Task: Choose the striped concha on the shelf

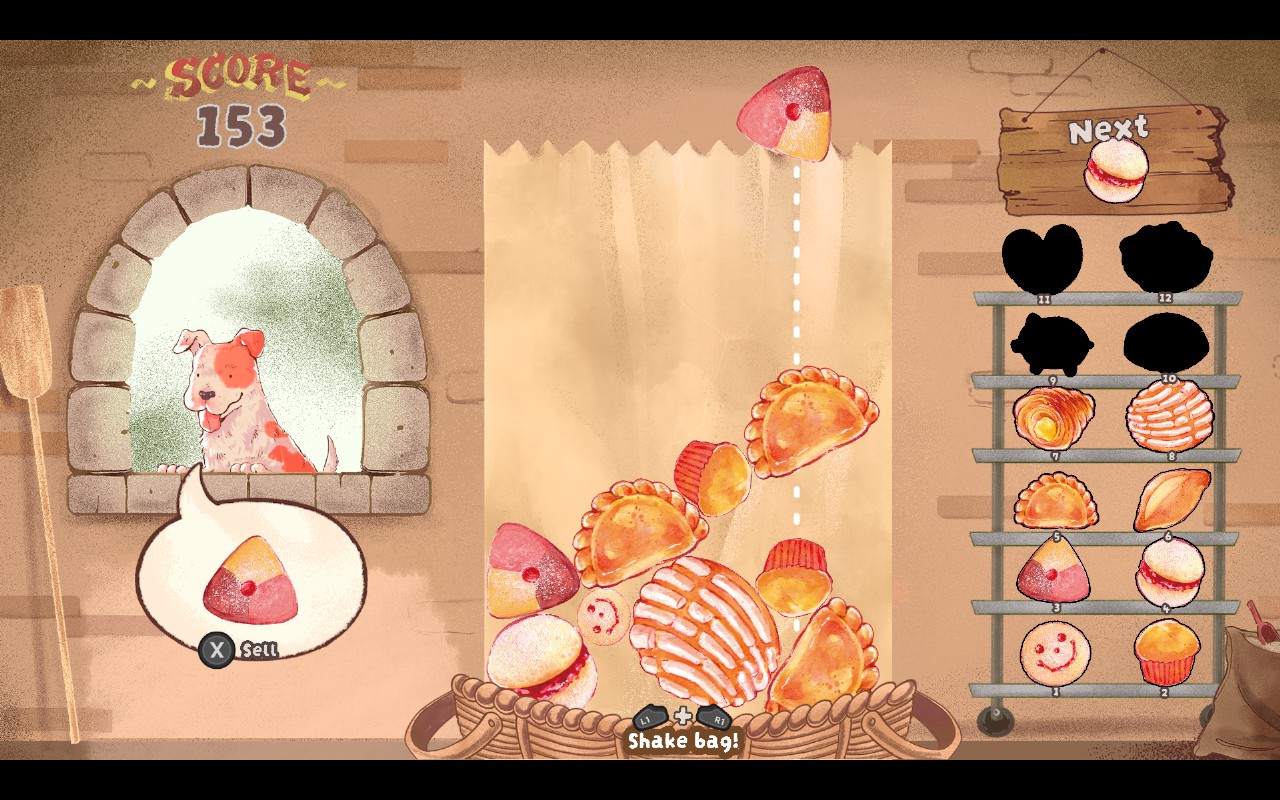Action: [1169, 416]
